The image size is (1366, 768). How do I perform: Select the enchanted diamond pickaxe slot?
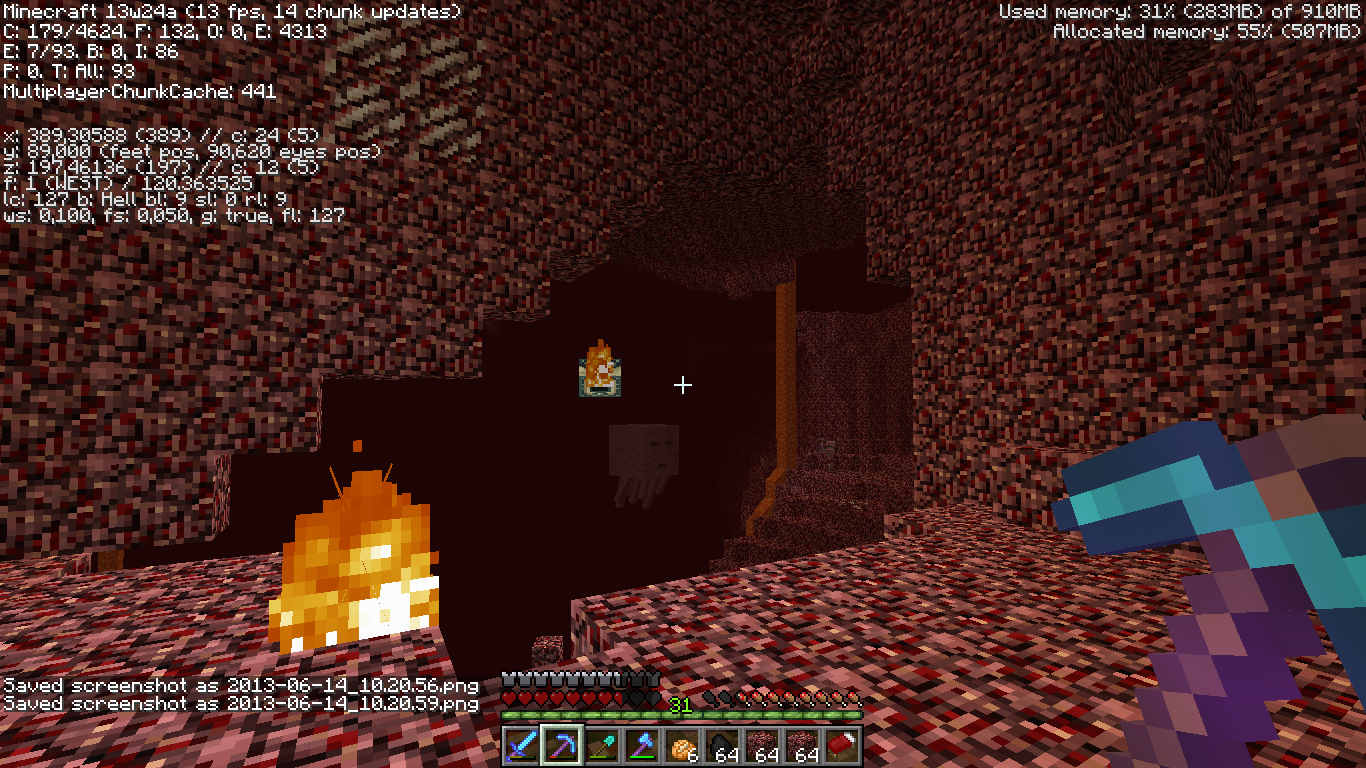(x=562, y=746)
